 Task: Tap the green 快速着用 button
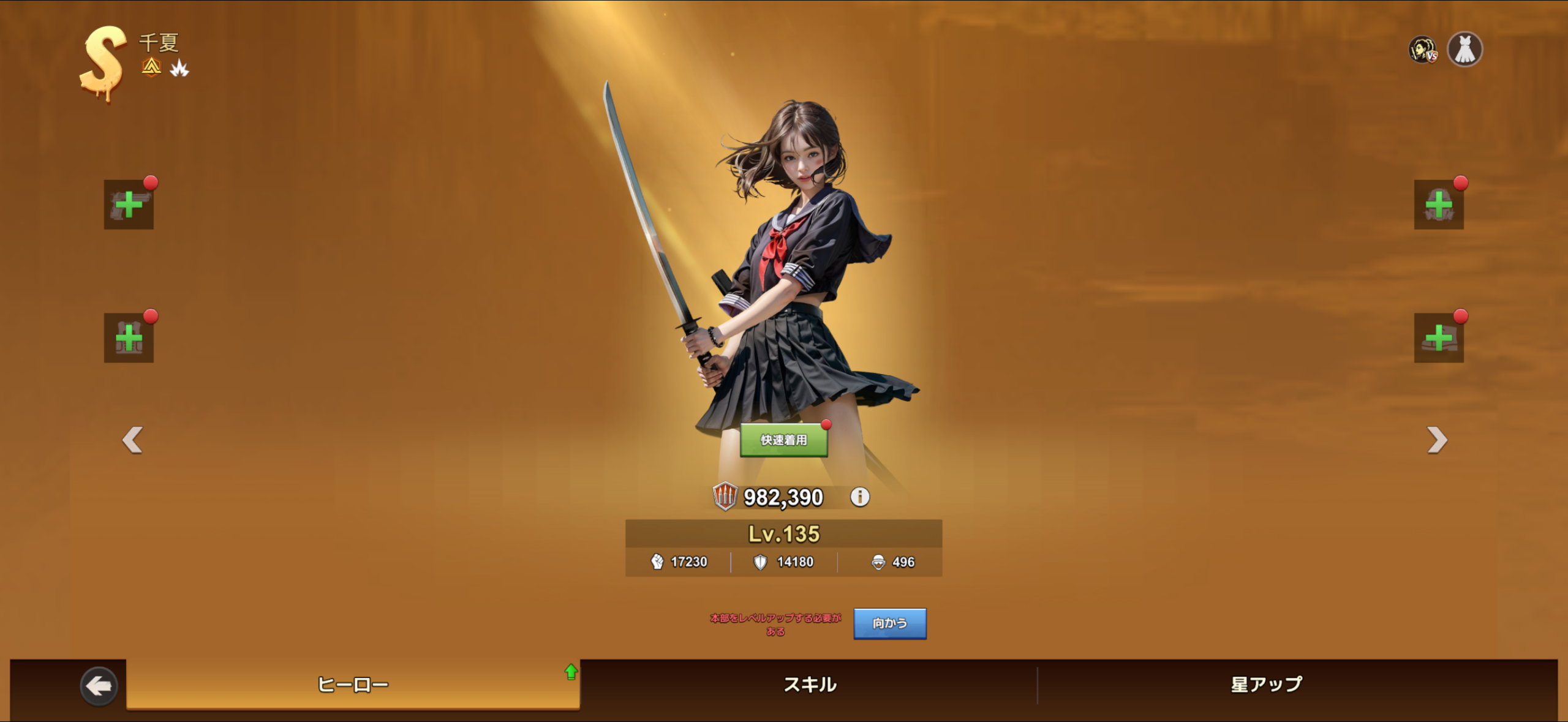783,440
